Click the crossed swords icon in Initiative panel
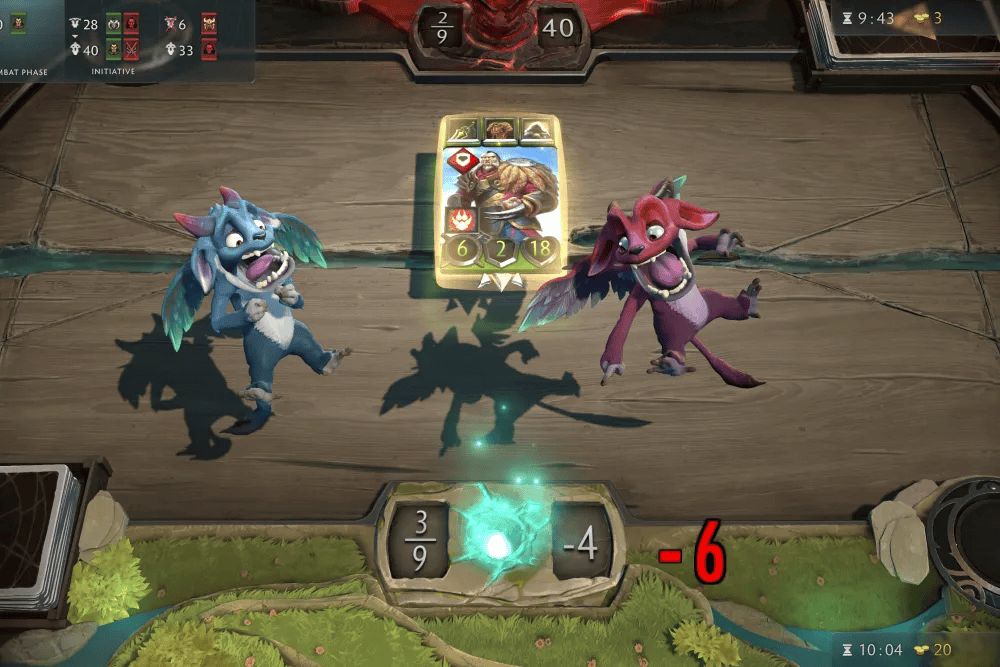The height and width of the screenshot is (667, 1000). 131,49
